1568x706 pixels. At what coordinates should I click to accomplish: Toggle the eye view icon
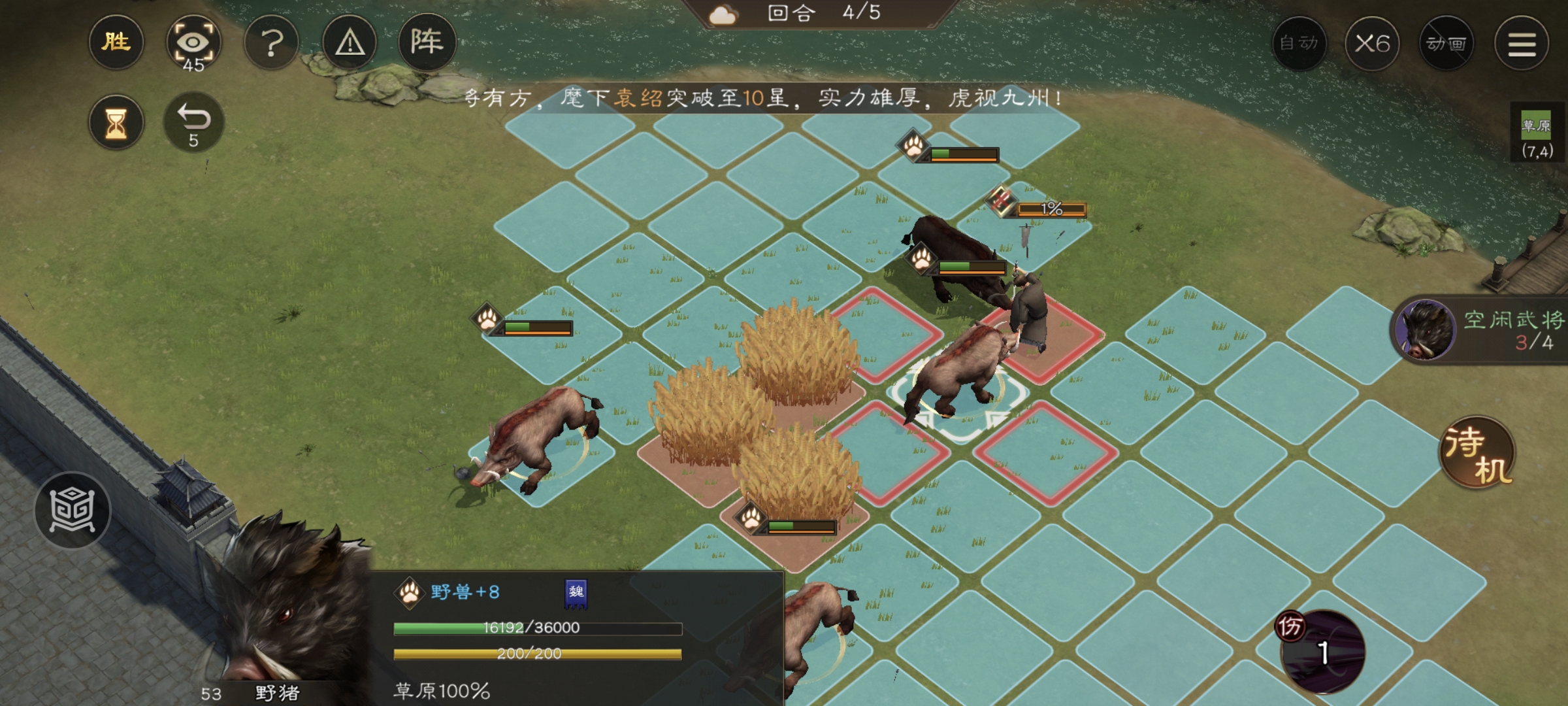[x=193, y=43]
